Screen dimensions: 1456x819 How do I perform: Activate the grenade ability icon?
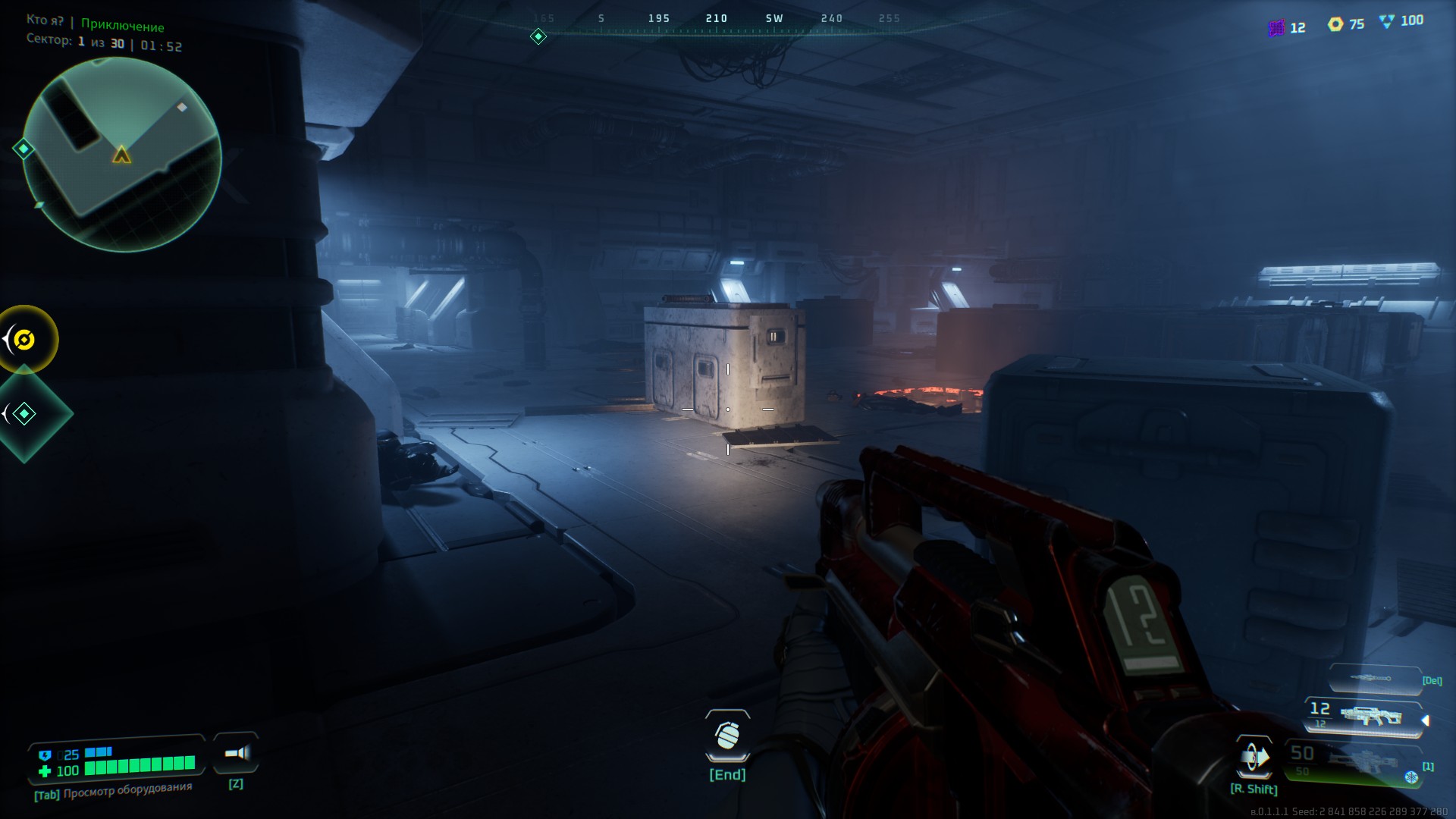tap(727, 736)
